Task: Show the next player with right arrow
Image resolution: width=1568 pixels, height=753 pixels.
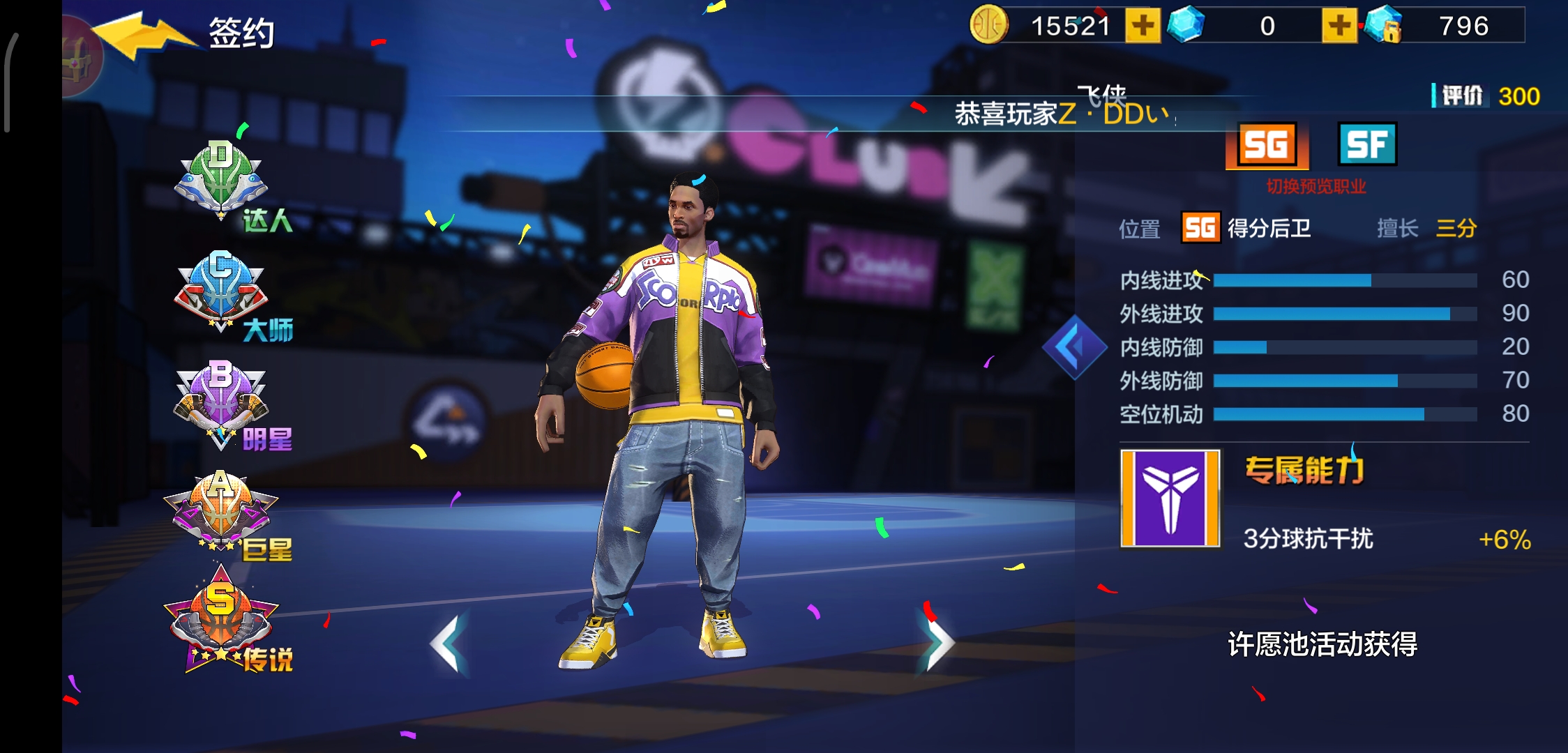Action: 937,644
